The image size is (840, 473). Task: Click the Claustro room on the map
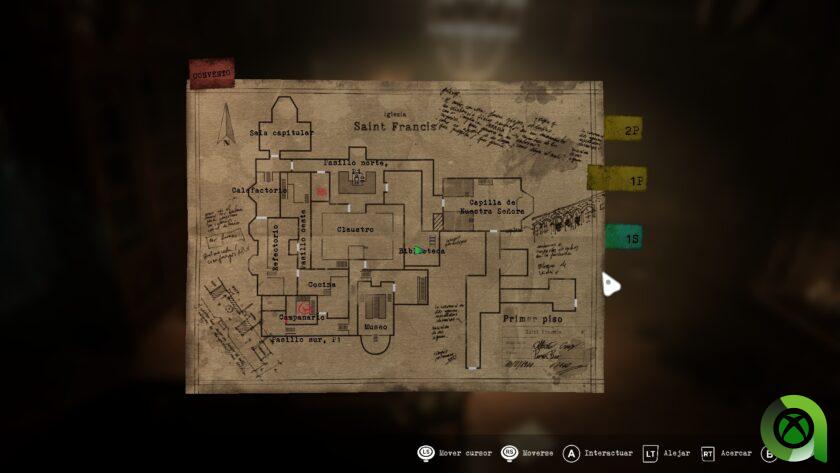355,230
